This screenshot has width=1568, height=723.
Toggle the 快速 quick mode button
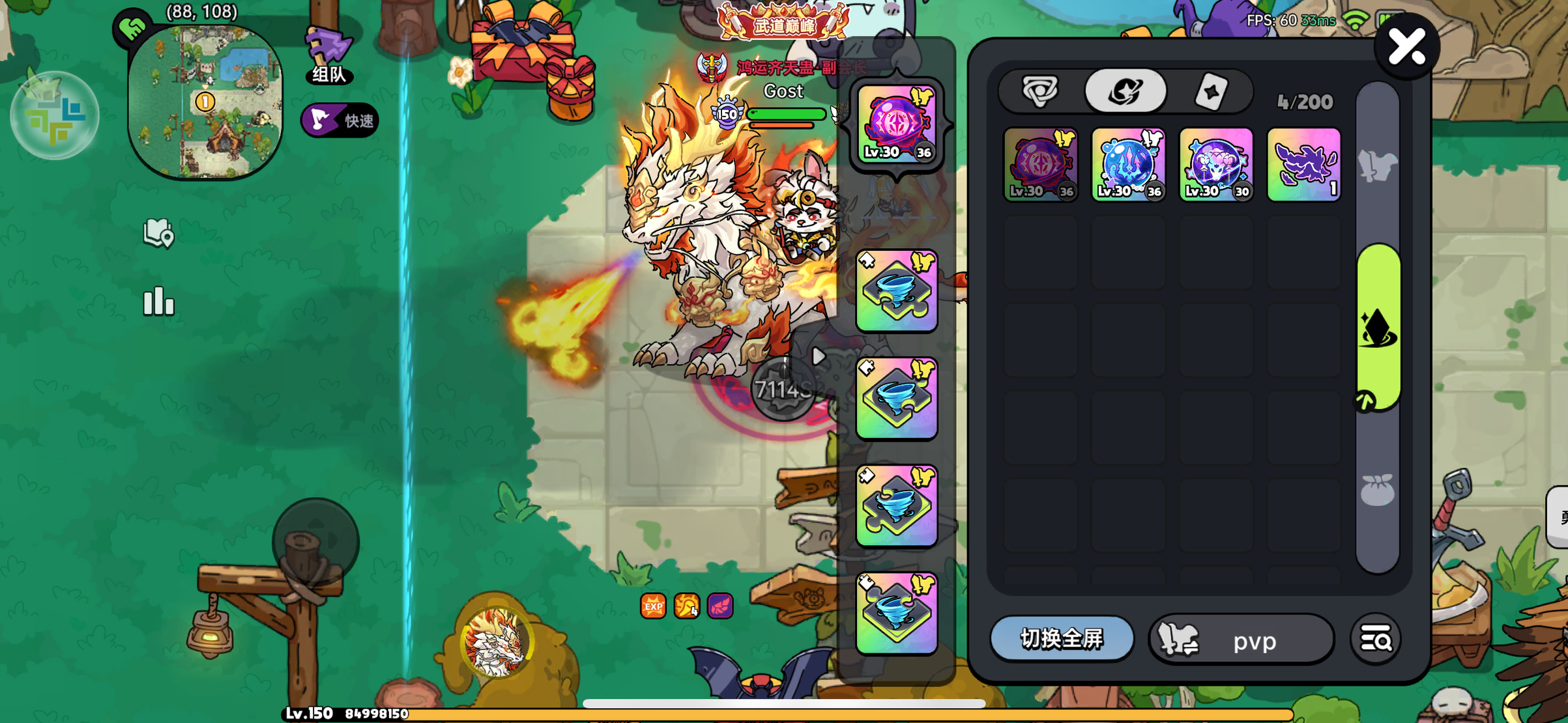(x=340, y=120)
